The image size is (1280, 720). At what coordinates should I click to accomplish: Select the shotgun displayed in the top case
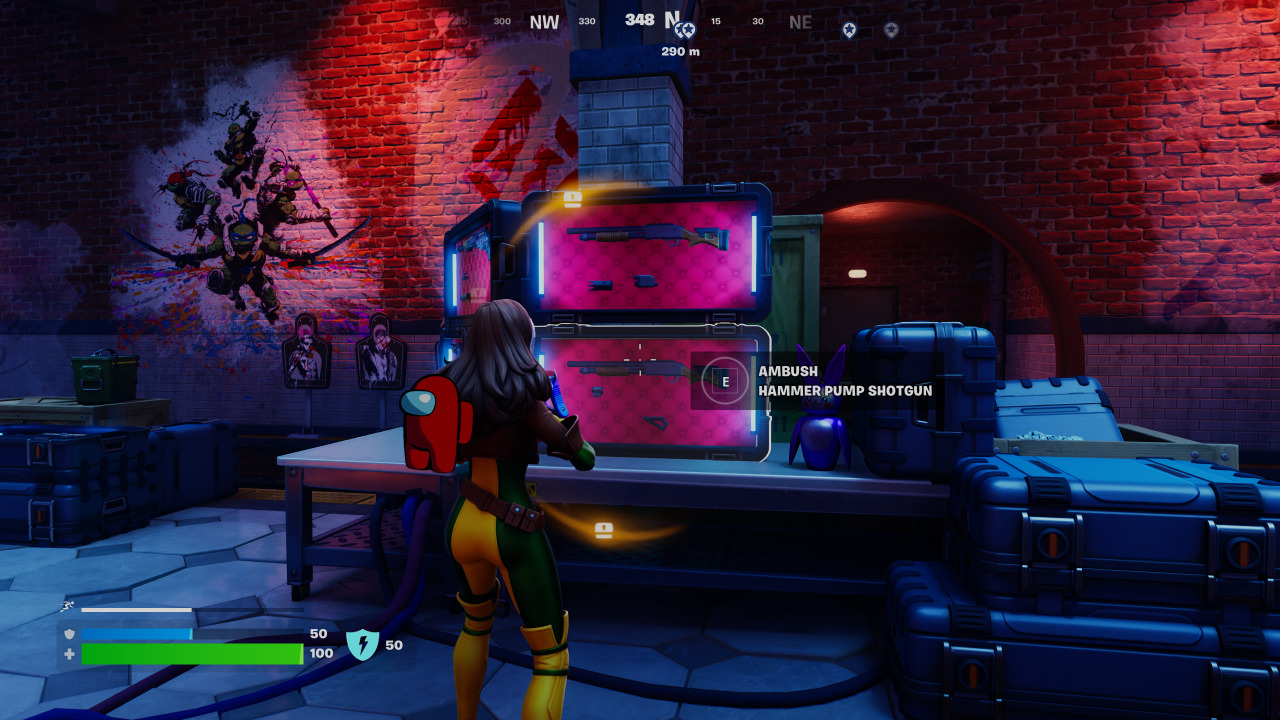pos(645,237)
